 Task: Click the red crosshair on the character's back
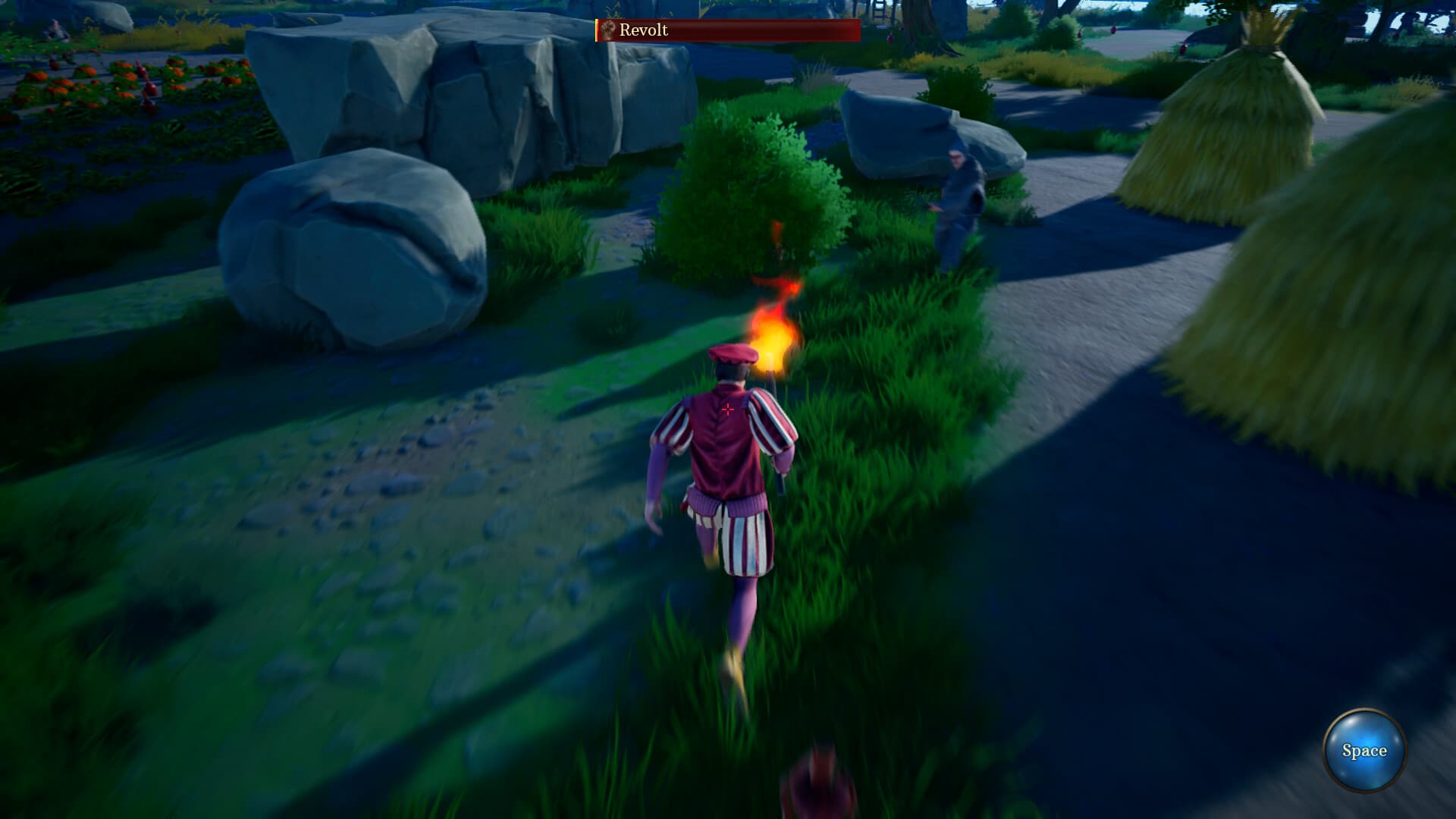(x=727, y=409)
